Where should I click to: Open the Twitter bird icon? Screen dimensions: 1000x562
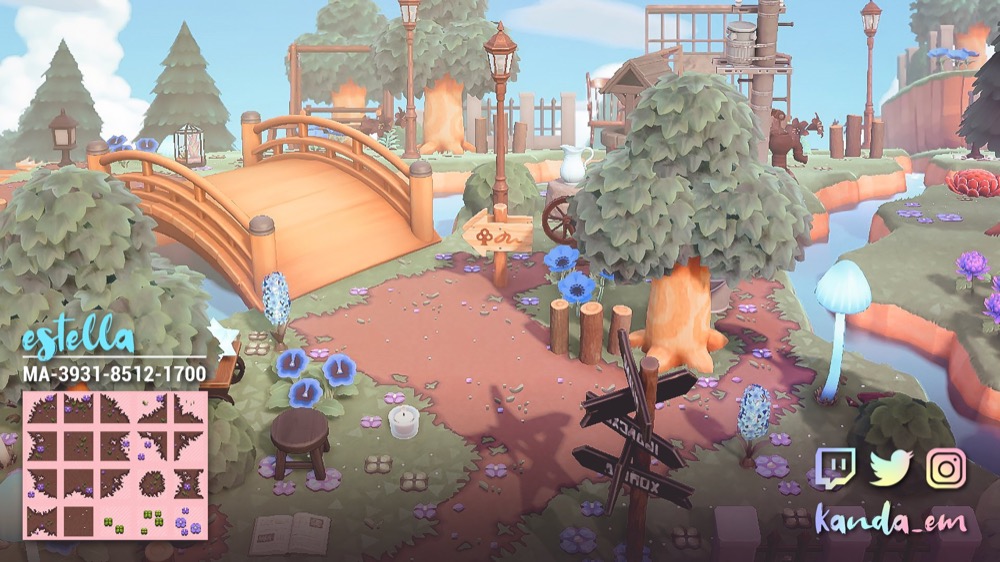(890, 468)
